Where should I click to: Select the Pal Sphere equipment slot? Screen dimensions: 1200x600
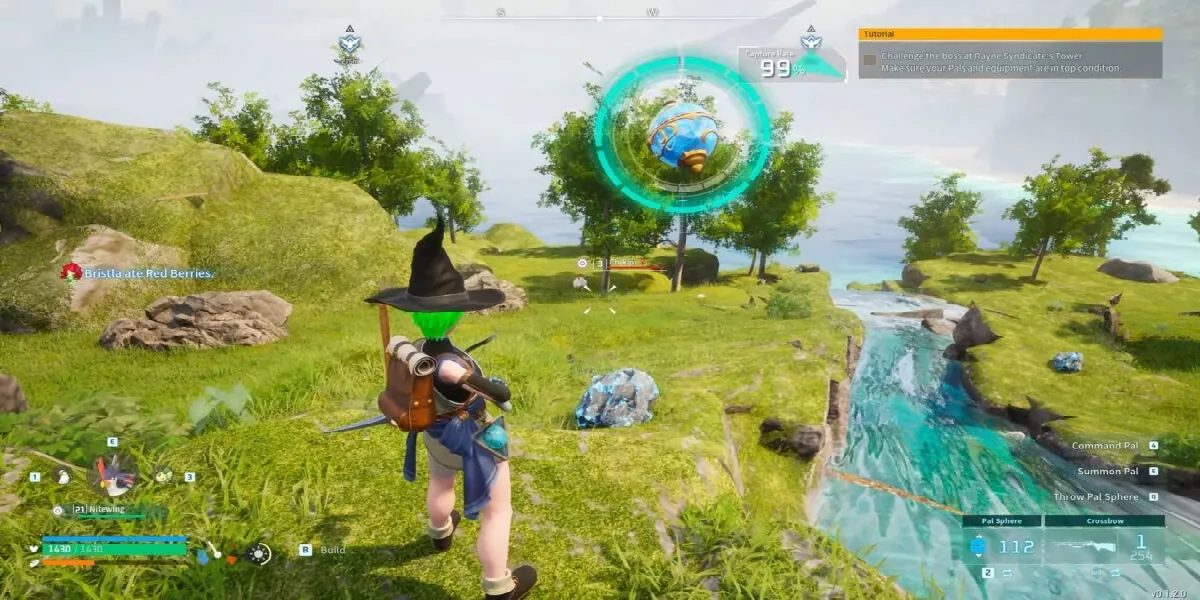tap(1002, 546)
